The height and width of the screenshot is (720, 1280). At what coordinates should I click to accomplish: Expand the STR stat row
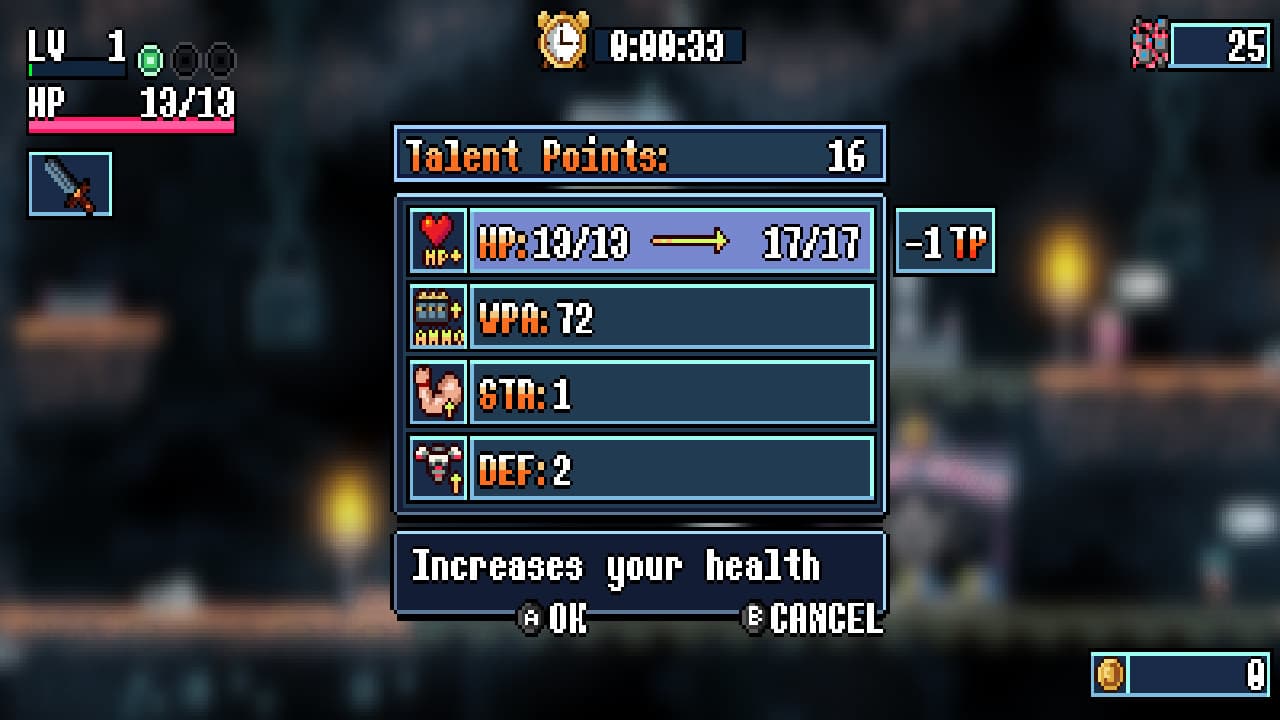click(672, 393)
